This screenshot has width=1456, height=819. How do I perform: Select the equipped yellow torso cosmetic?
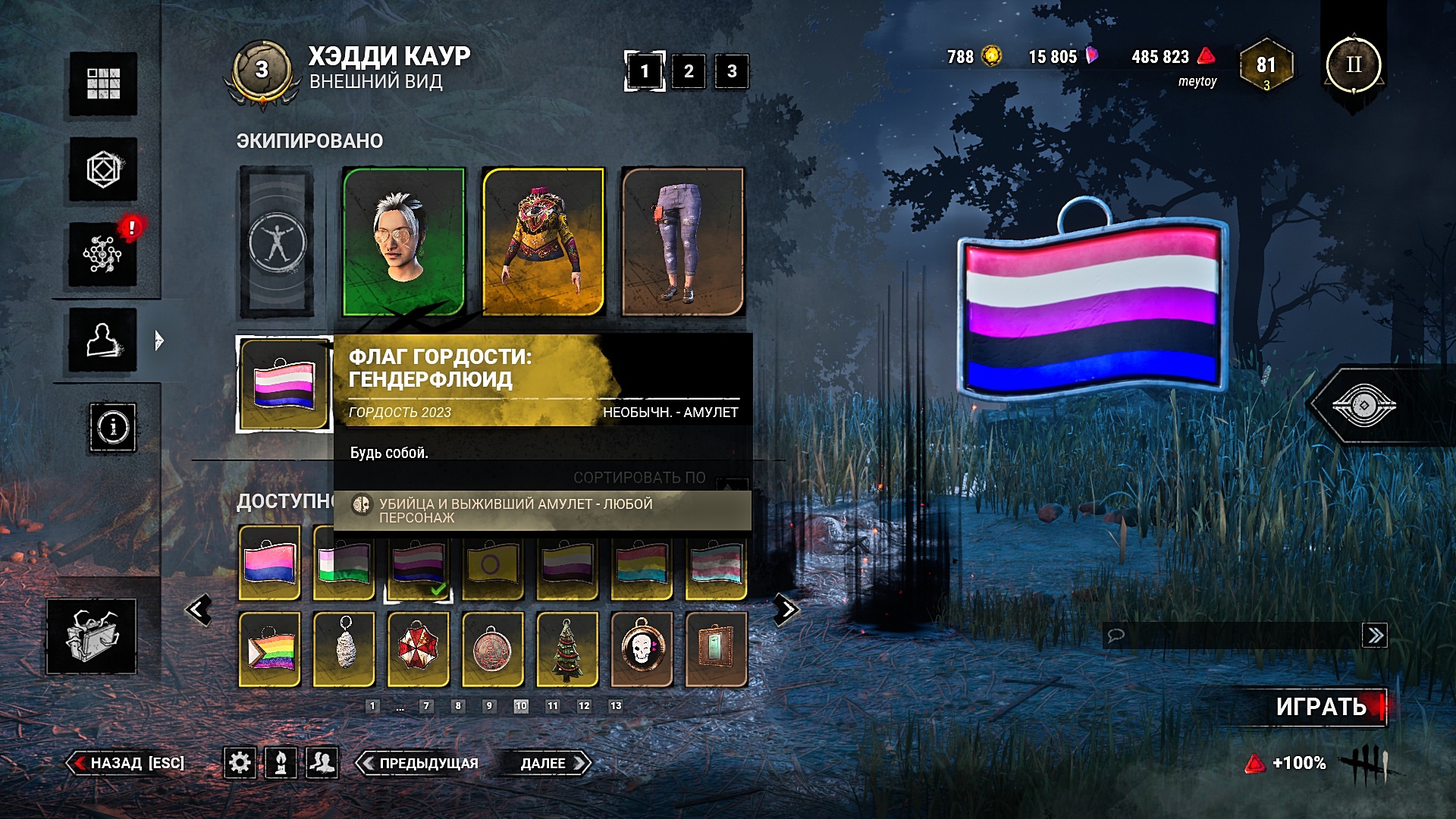tap(543, 241)
